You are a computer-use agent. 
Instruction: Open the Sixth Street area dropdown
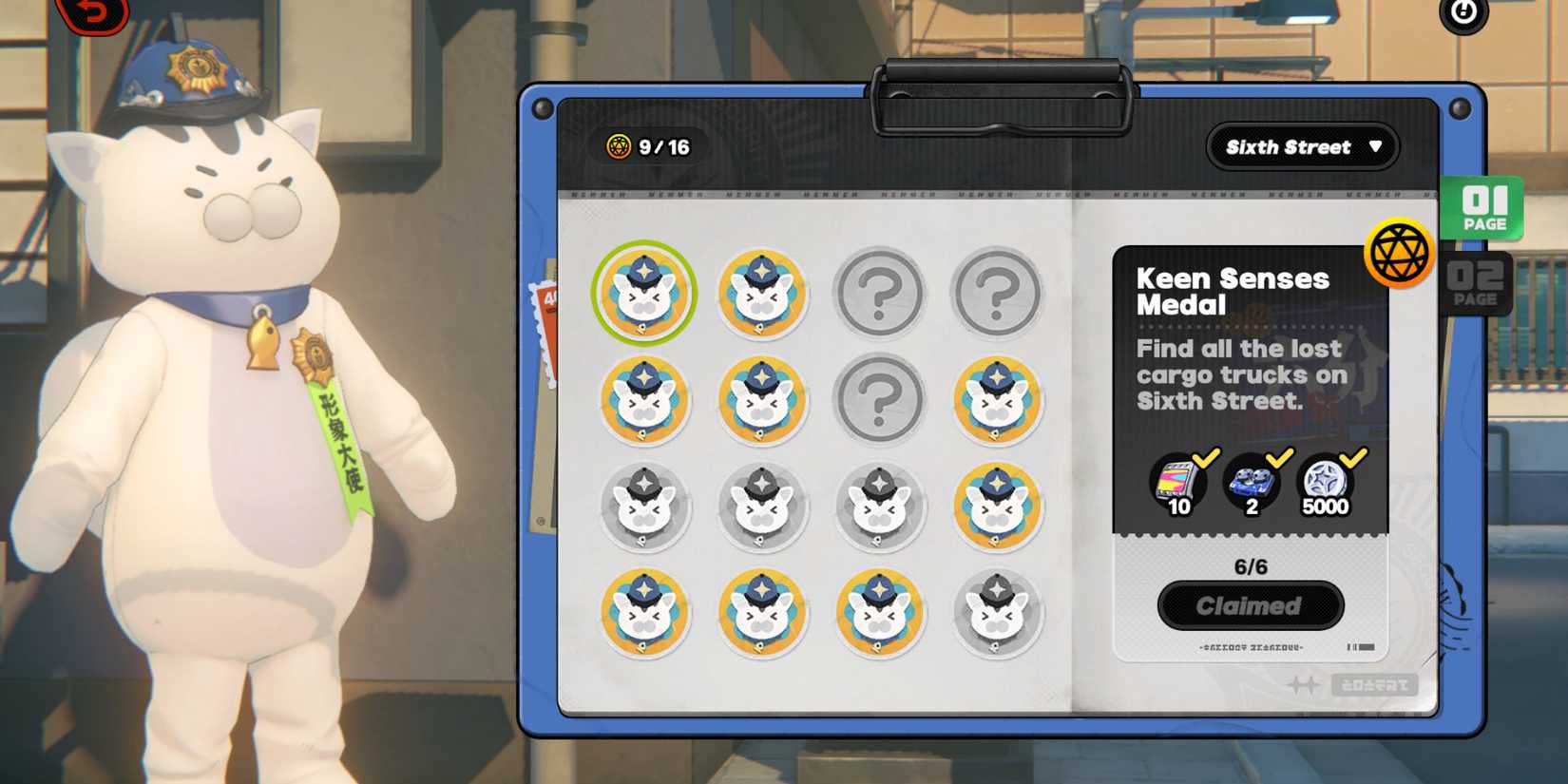tap(1301, 146)
